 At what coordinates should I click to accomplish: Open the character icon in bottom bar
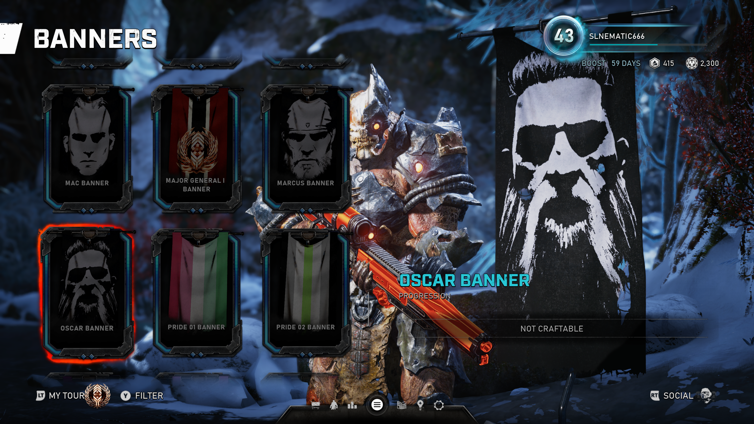pos(334,405)
